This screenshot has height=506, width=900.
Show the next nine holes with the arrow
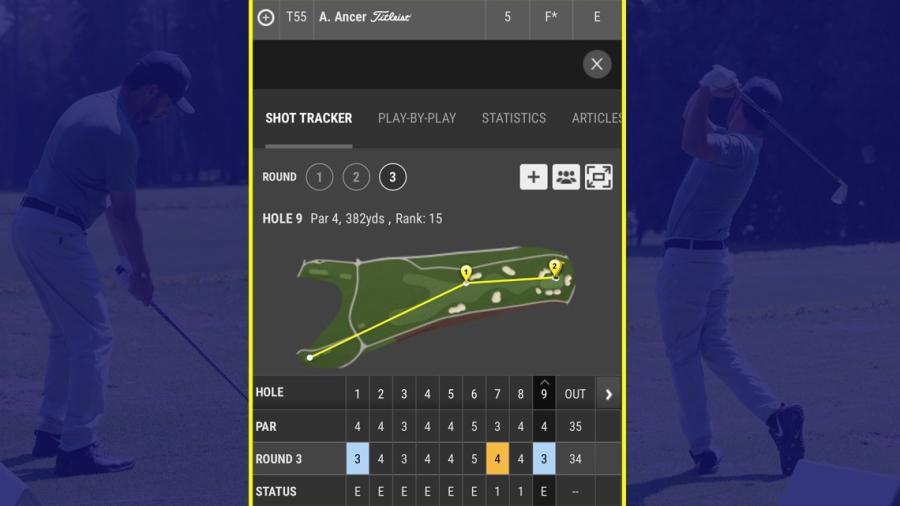point(608,394)
